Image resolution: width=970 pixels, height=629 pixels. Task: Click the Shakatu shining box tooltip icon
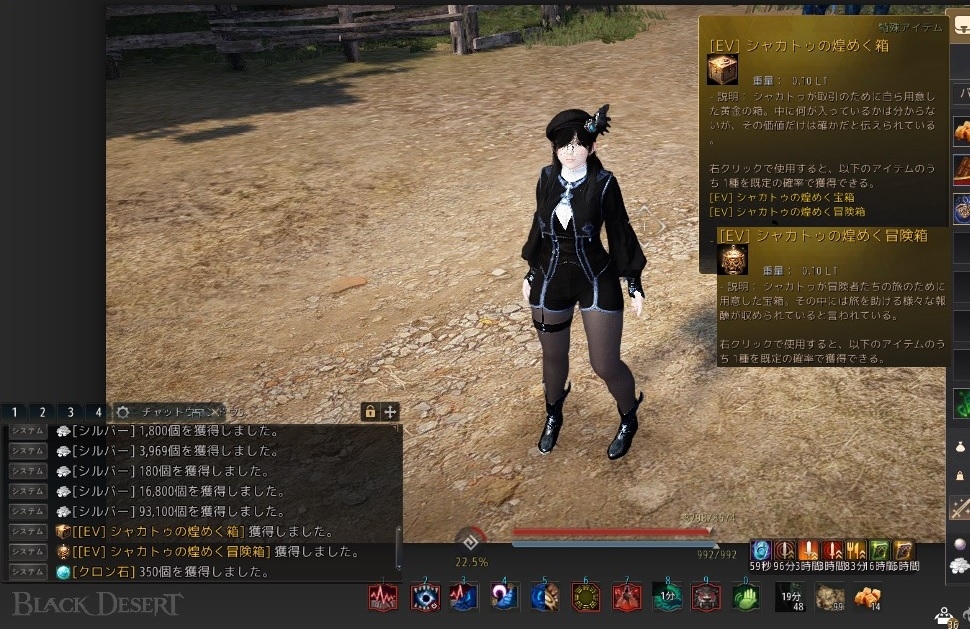point(723,69)
